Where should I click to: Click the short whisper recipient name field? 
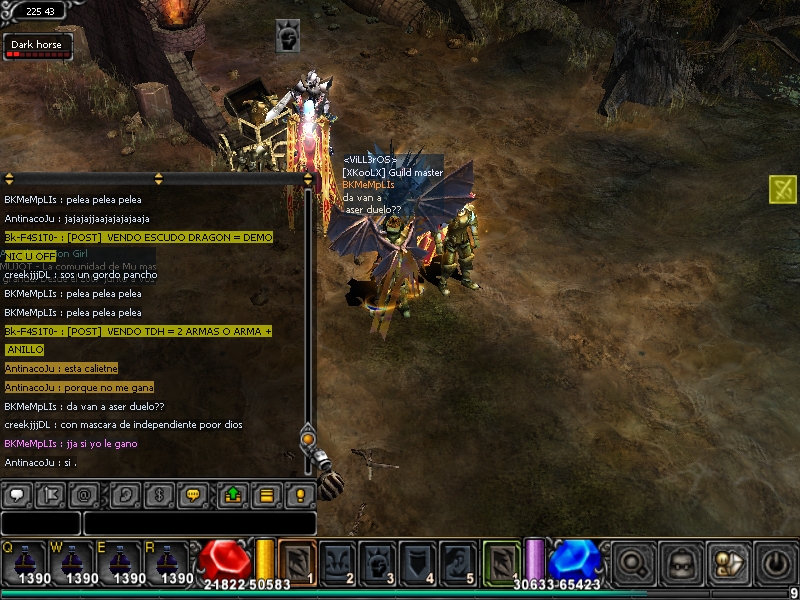40,523
